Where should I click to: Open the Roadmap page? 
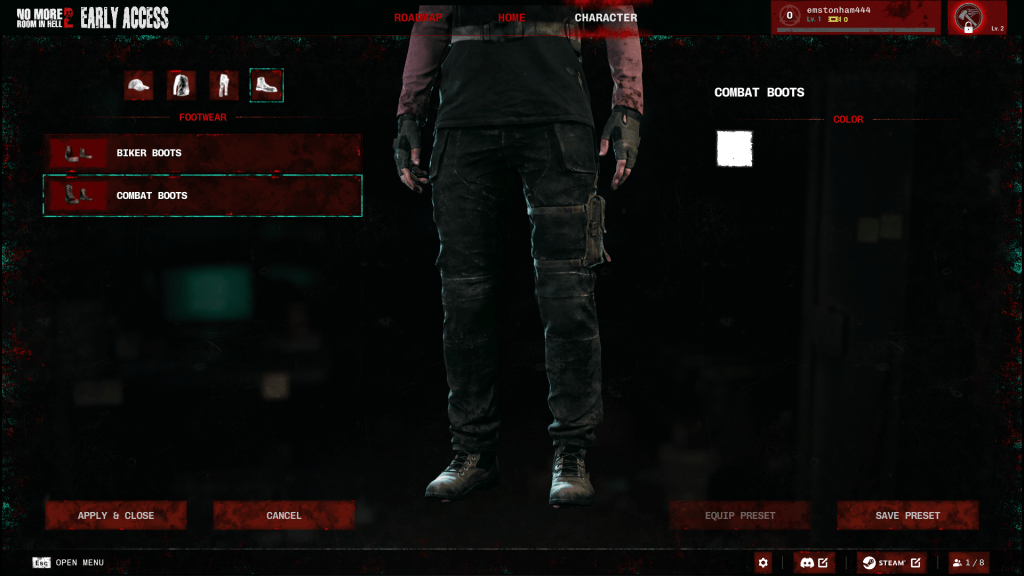pyautogui.click(x=418, y=18)
